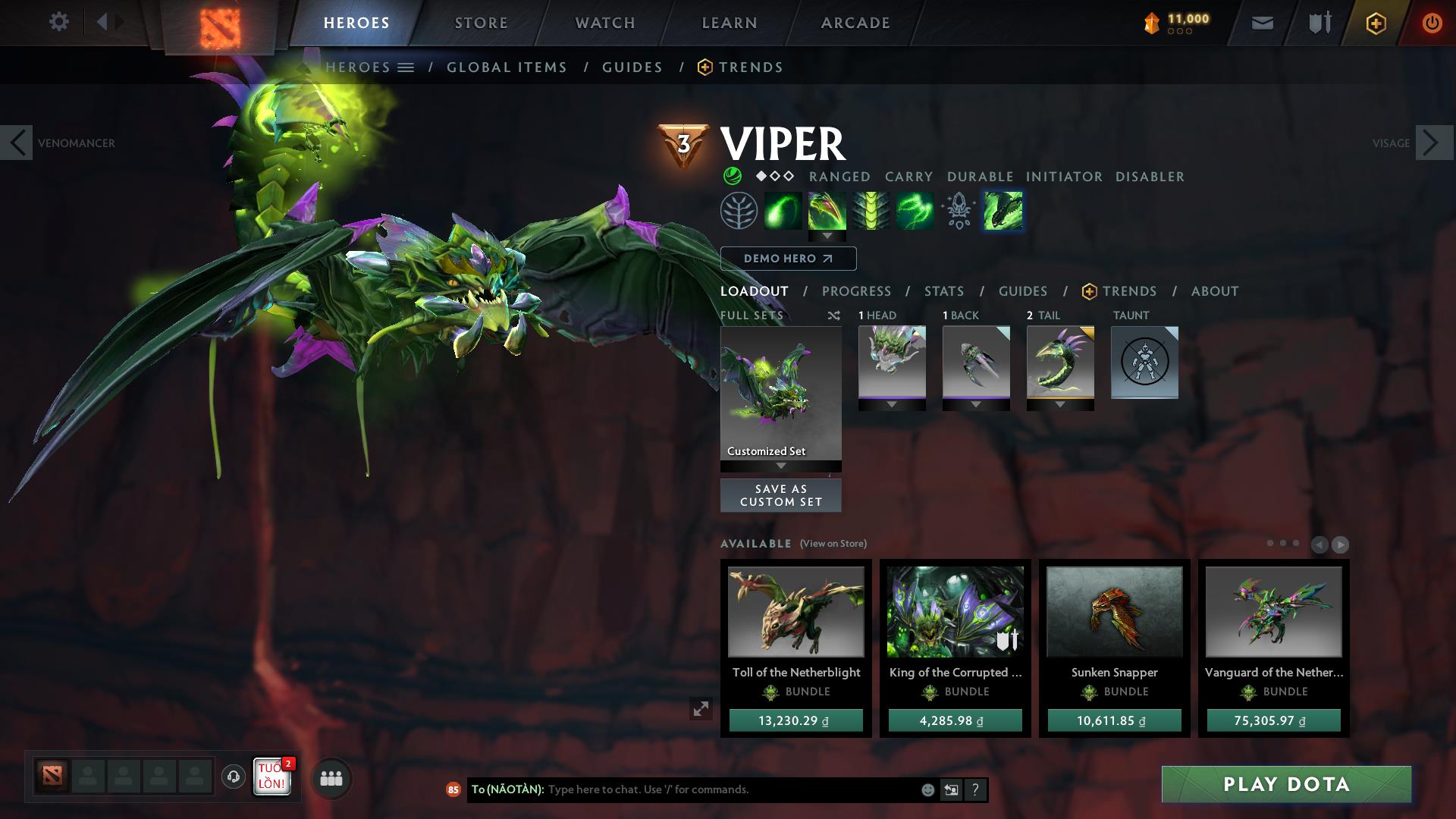
Task: Select the Viper Strike ultimate icon
Action: click(1003, 210)
